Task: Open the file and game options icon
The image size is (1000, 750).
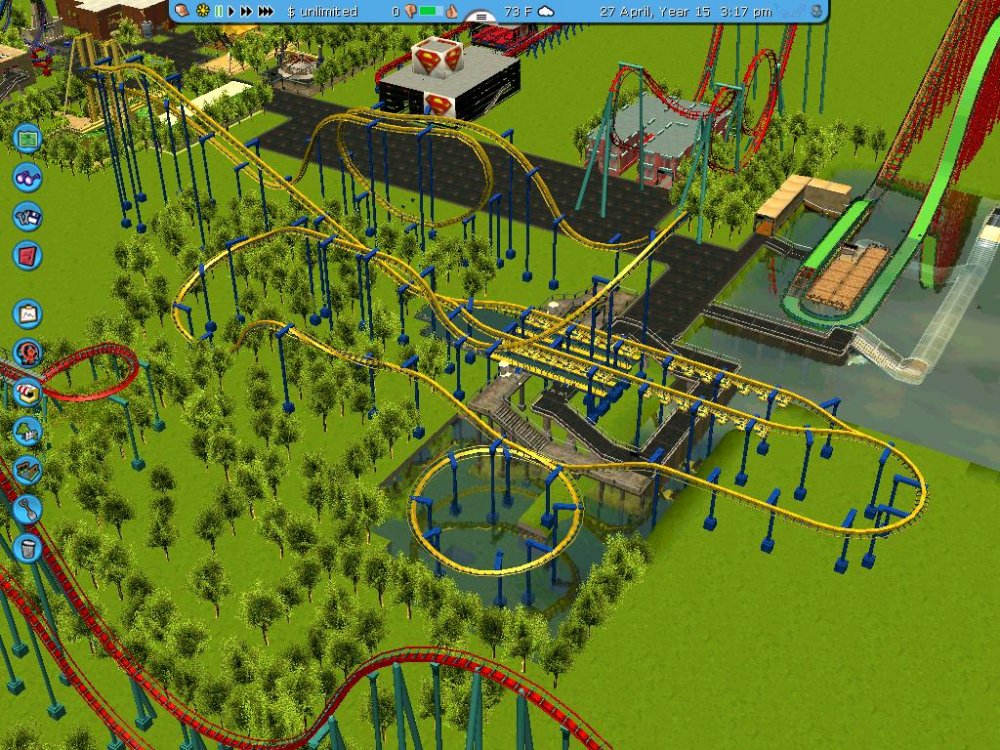Action: tap(27, 216)
